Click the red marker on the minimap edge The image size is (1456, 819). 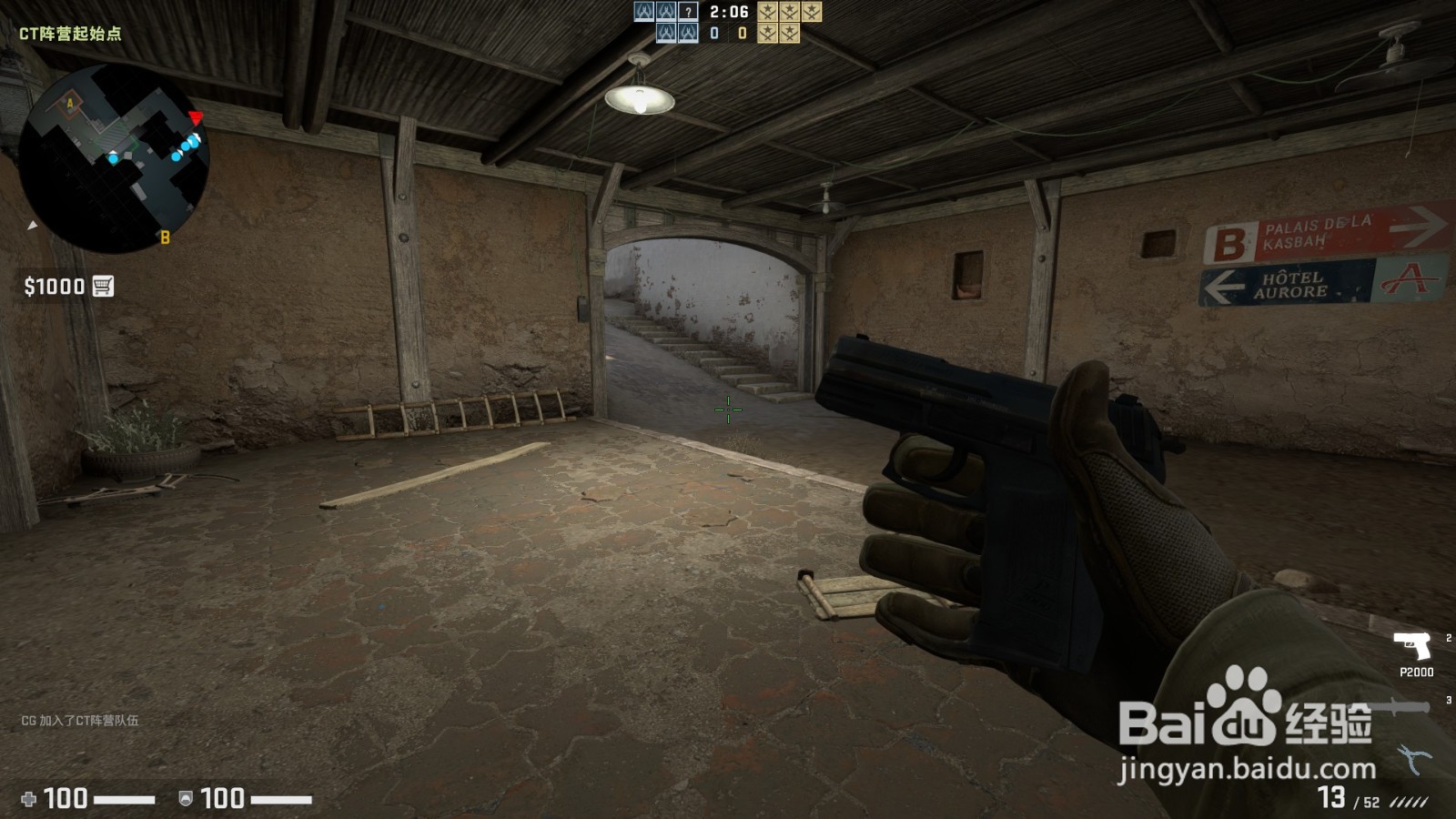click(x=194, y=115)
